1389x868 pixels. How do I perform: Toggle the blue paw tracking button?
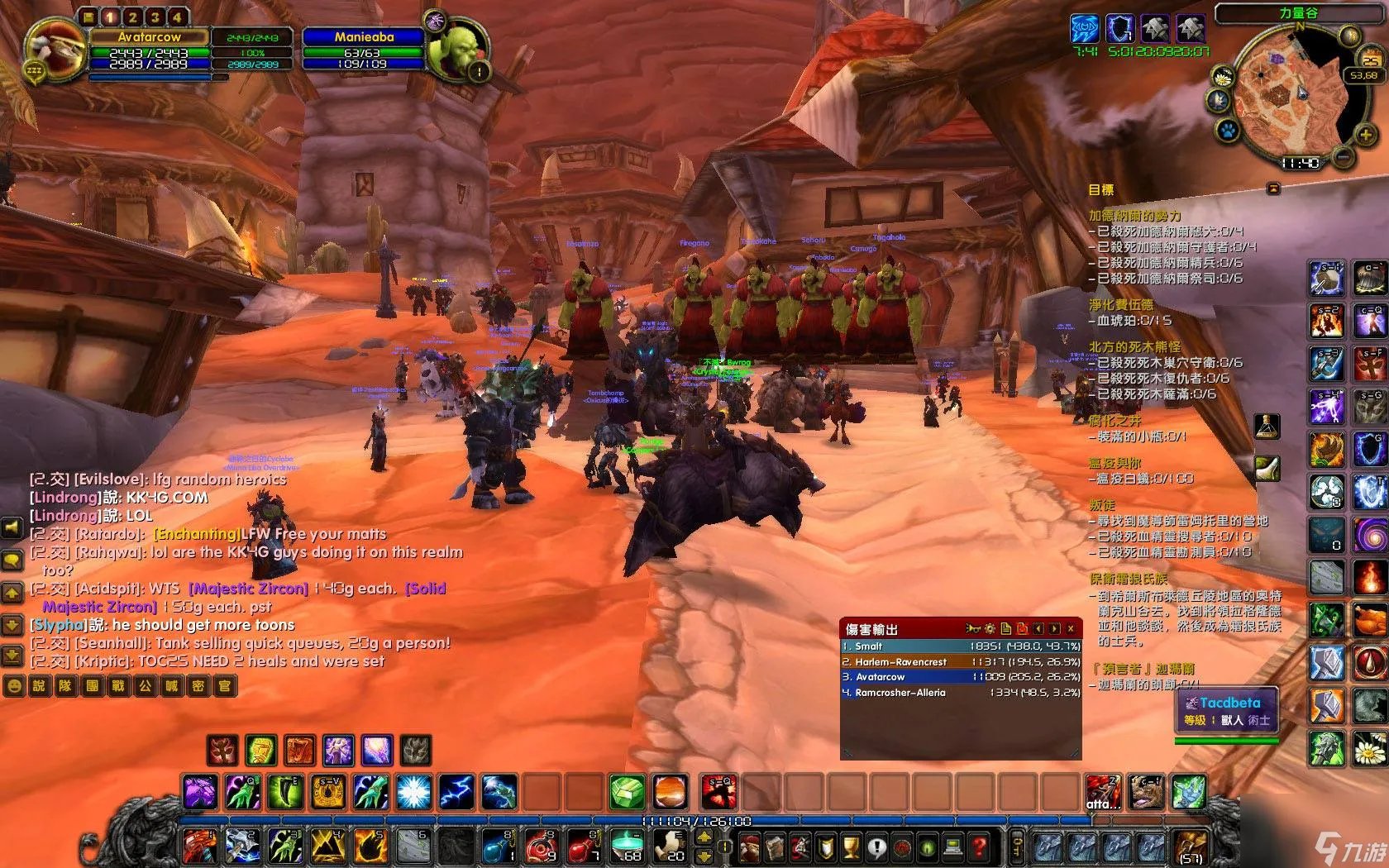(x=1227, y=131)
